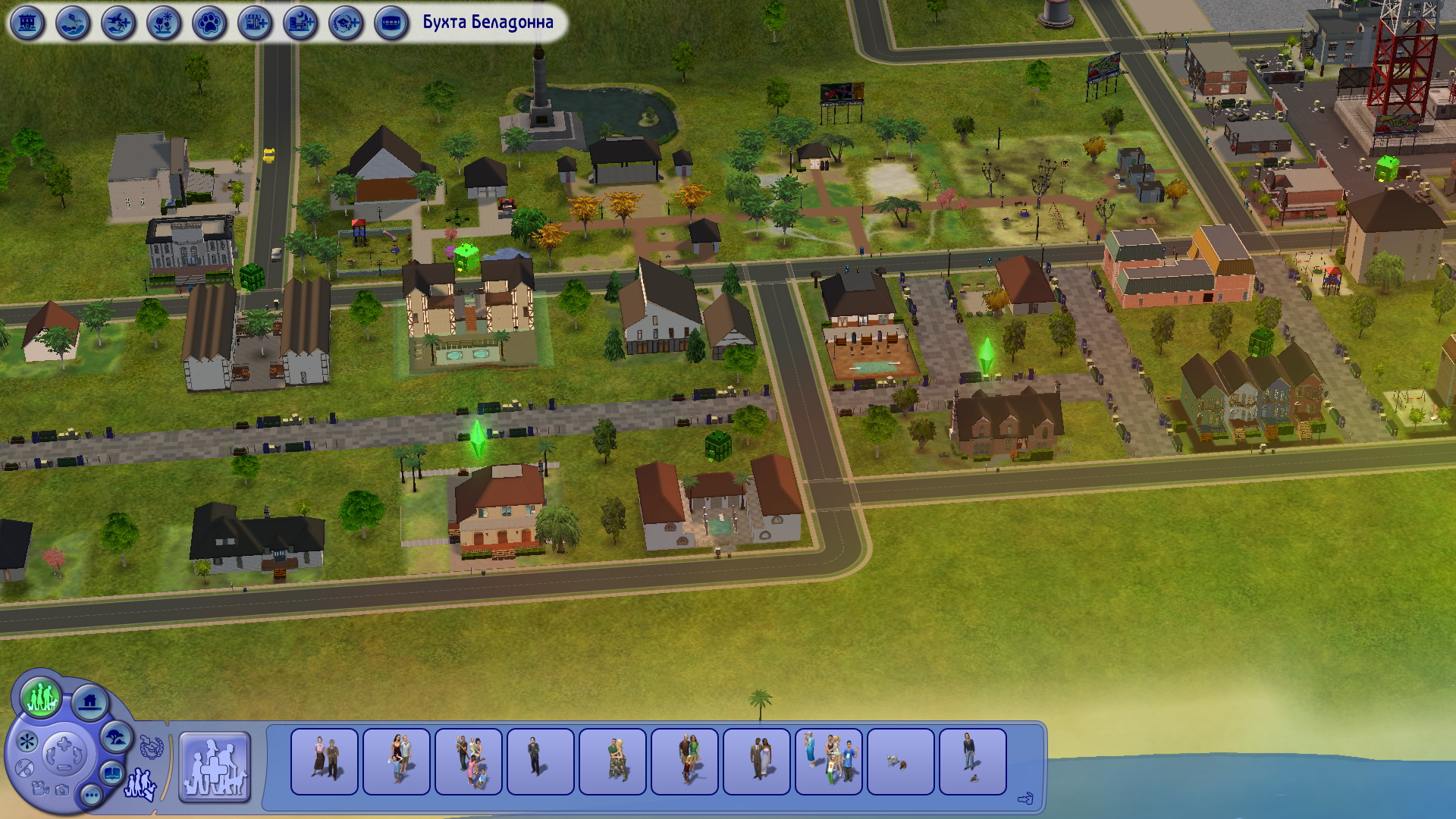The width and height of the screenshot is (1456, 819).
Task: Open the neighborhood chooser building icon
Action: (x=27, y=24)
